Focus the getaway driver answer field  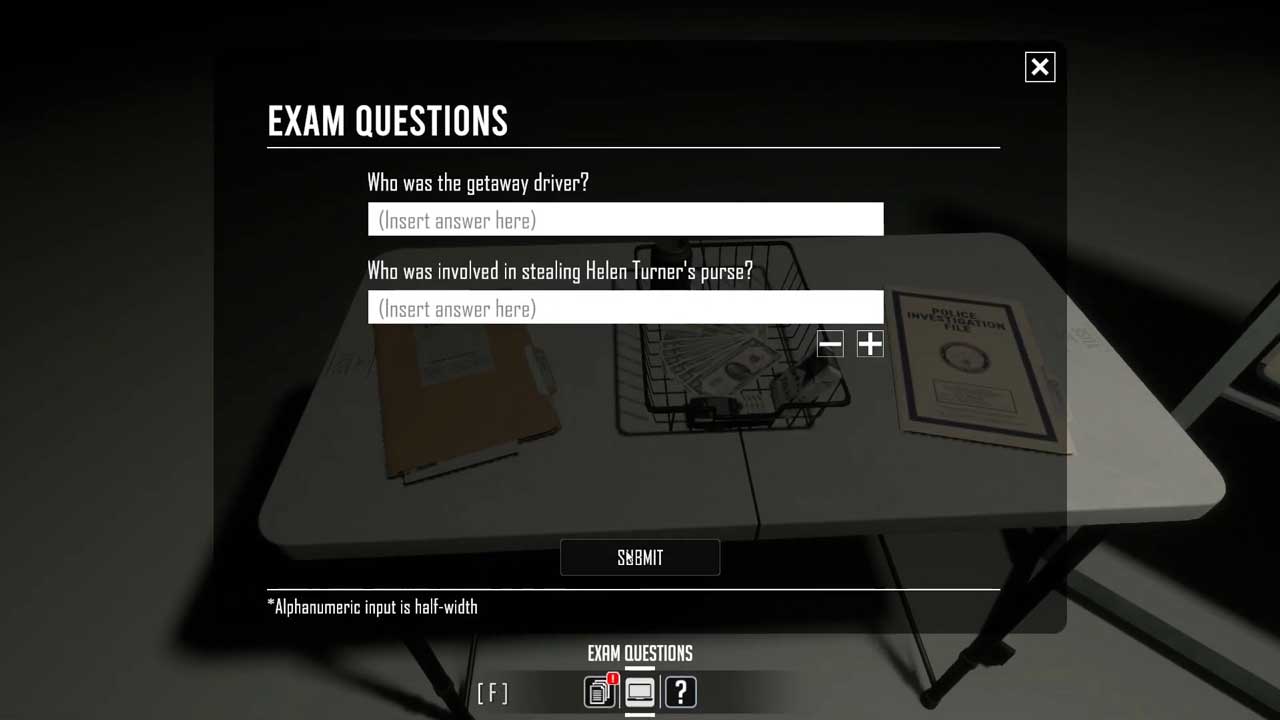(625, 220)
